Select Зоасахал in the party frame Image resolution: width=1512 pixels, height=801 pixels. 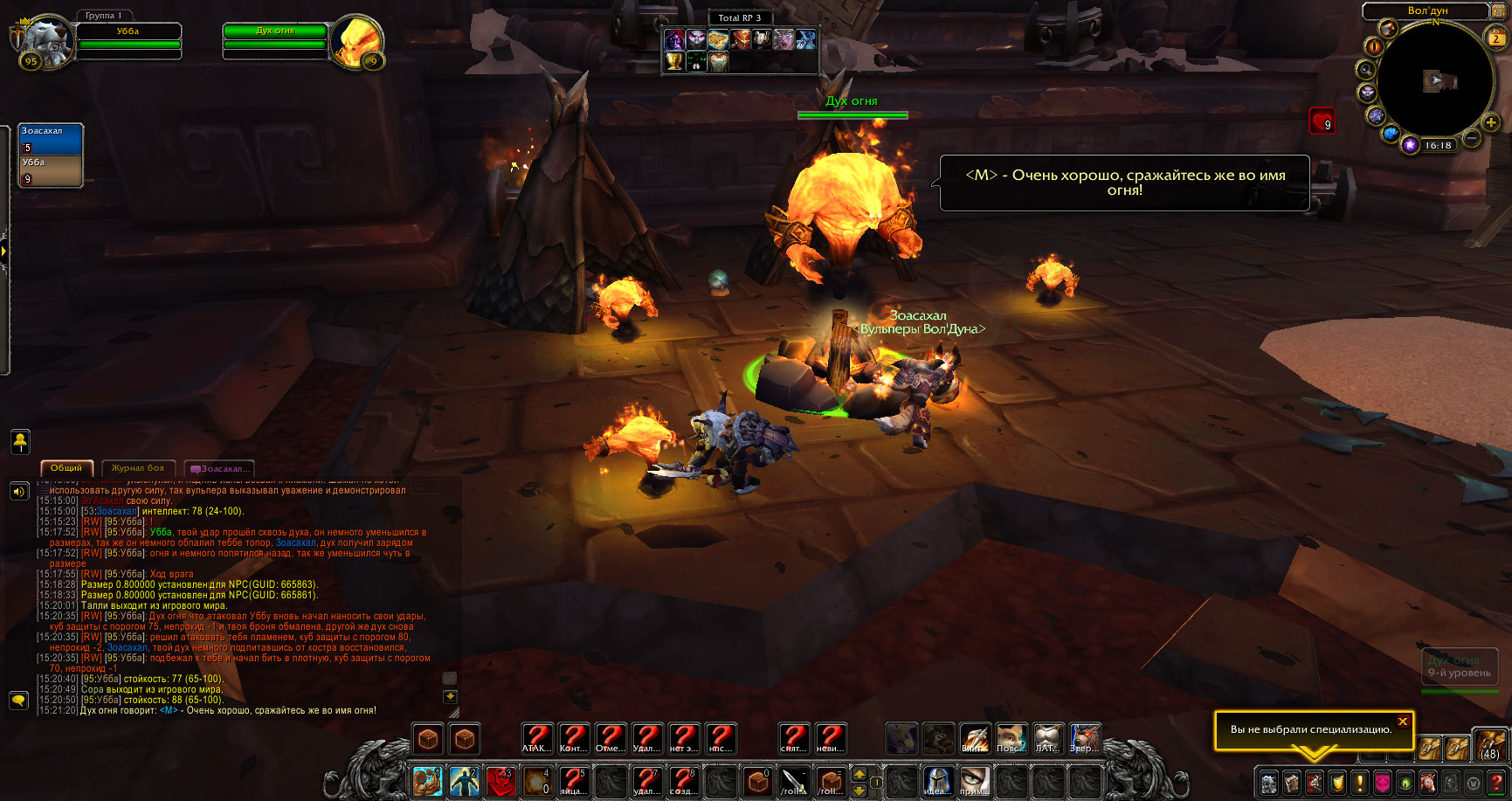[x=51, y=139]
